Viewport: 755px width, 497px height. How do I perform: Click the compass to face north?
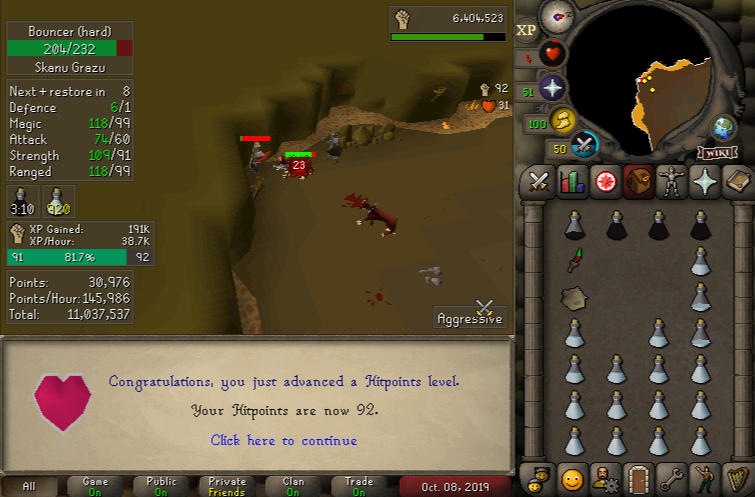tap(556, 16)
